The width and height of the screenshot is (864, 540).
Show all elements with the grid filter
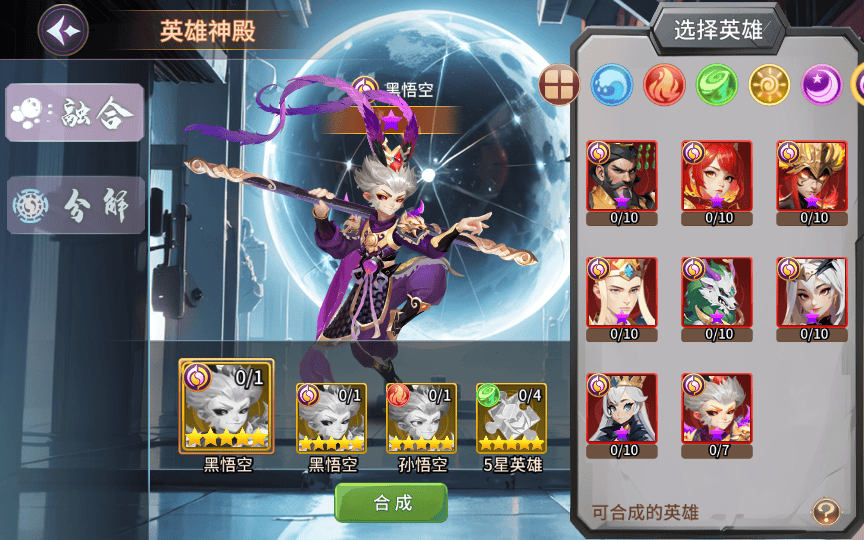(x=559, y=85)
